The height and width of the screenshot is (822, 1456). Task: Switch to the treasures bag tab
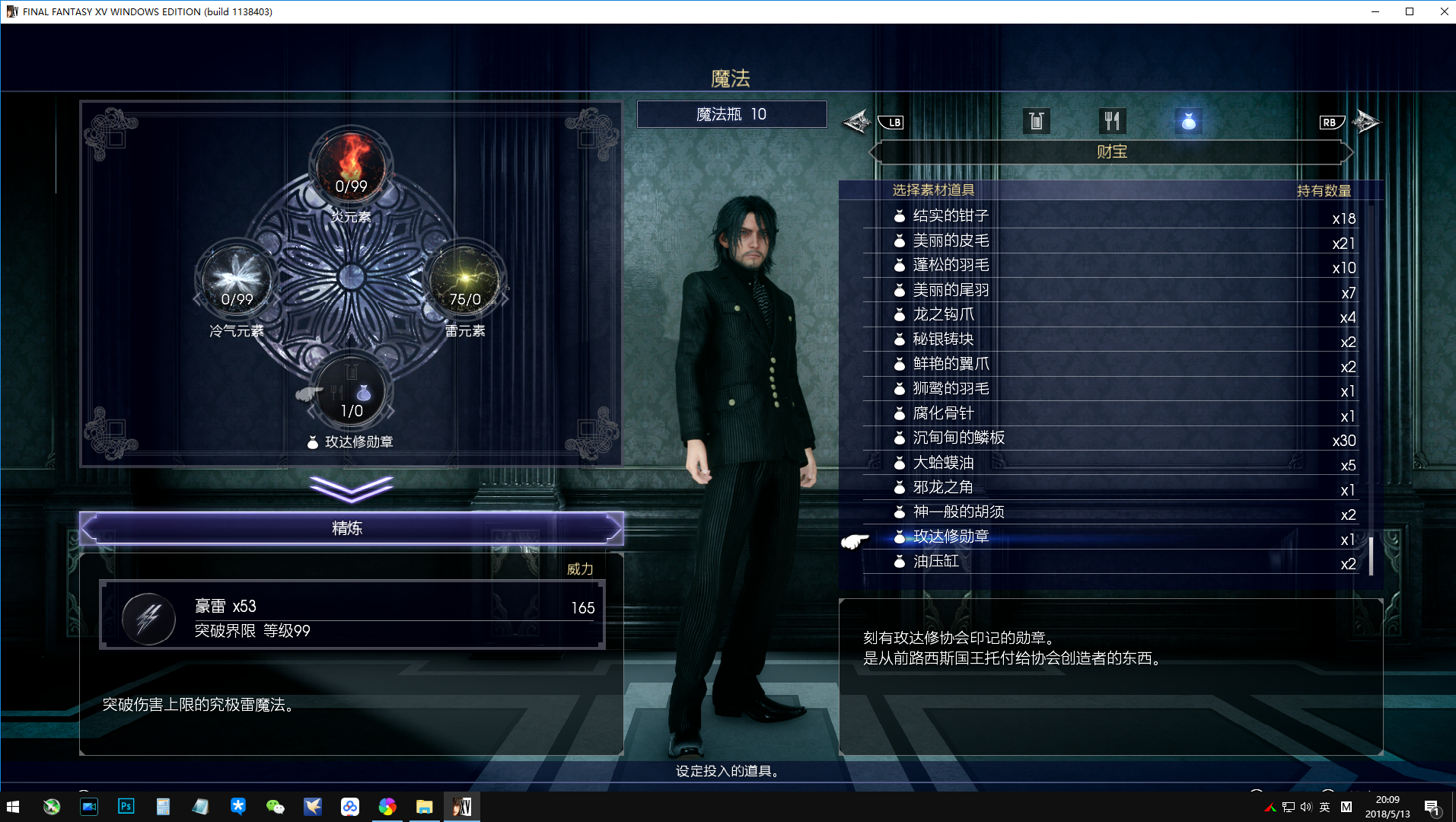[x=1188, y=121]
